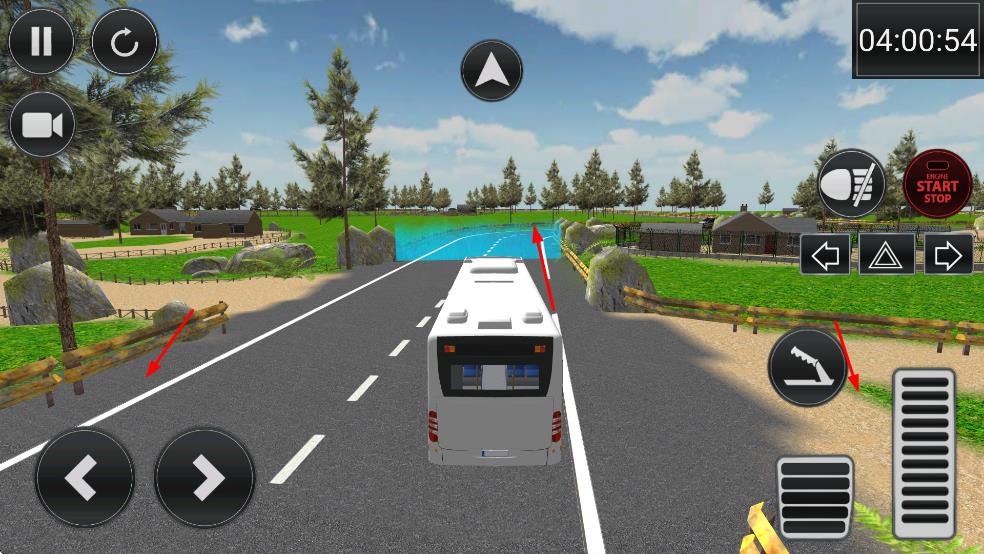Image resolution: width=984 pixels, height=554 pixels.
Task: Steer left with the left arrow
Action: [84, 478]
